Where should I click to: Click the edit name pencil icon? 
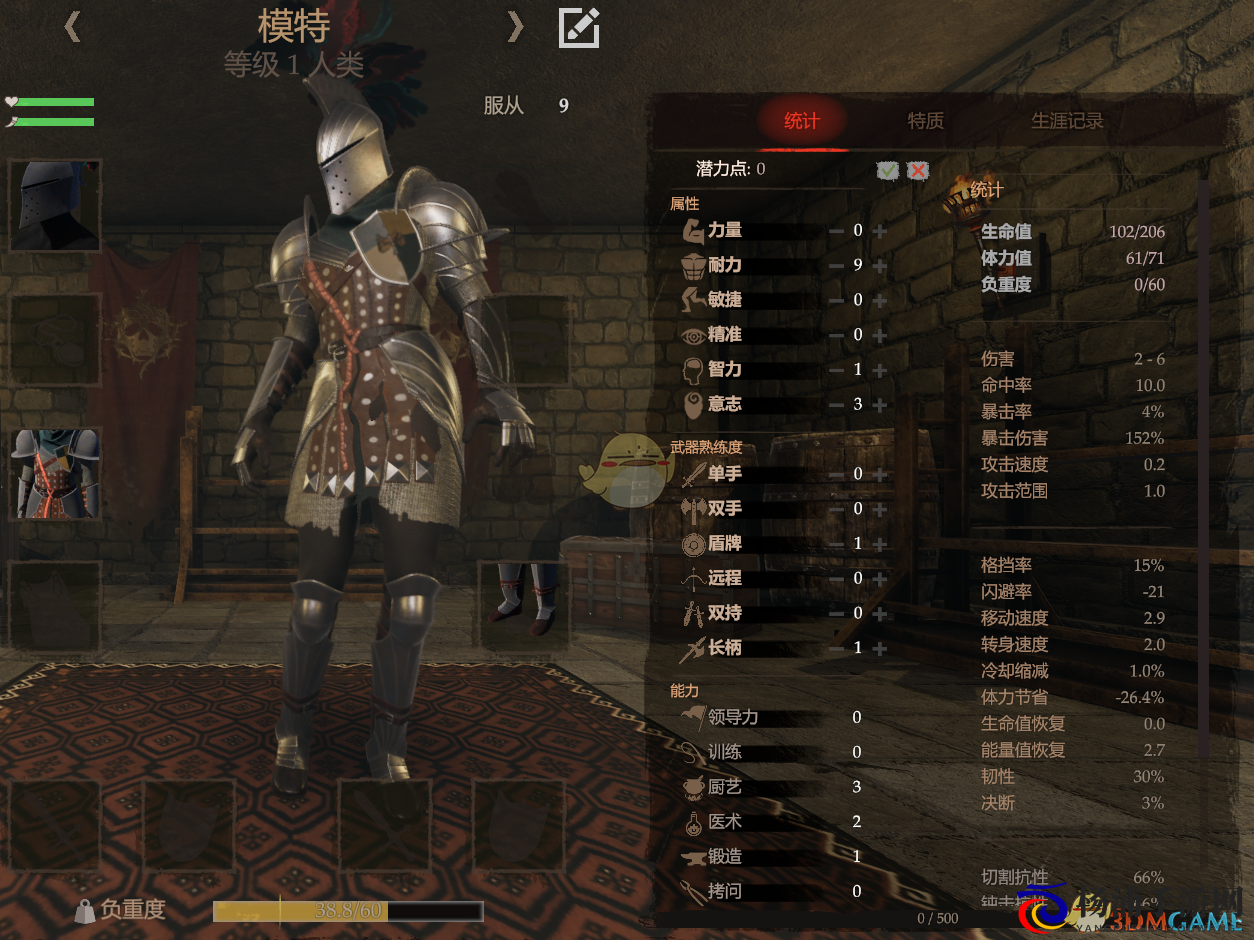point(579,27)
